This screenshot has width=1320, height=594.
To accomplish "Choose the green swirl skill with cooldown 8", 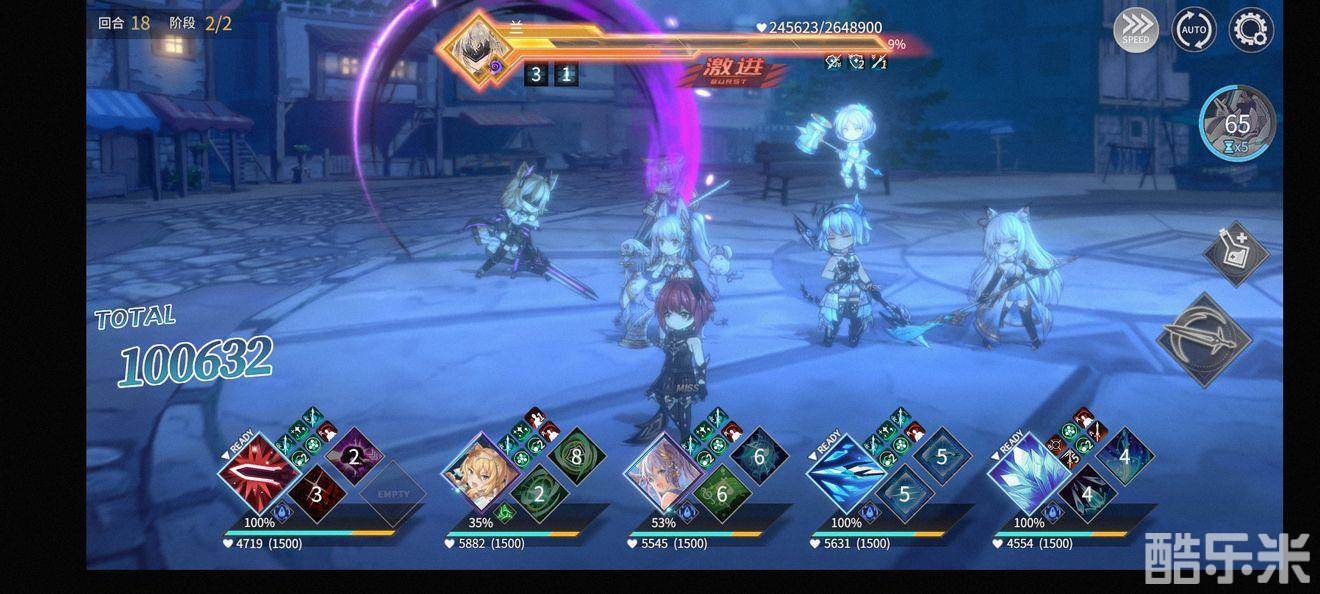I will pos(575,458).
